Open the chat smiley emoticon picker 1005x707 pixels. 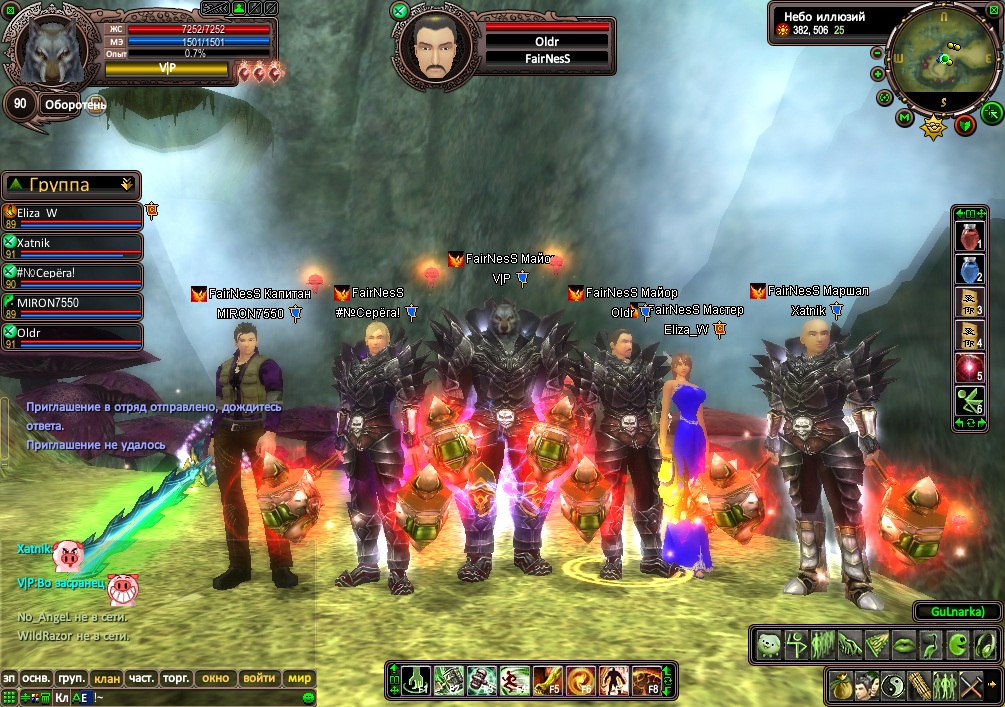coord(308,697)
